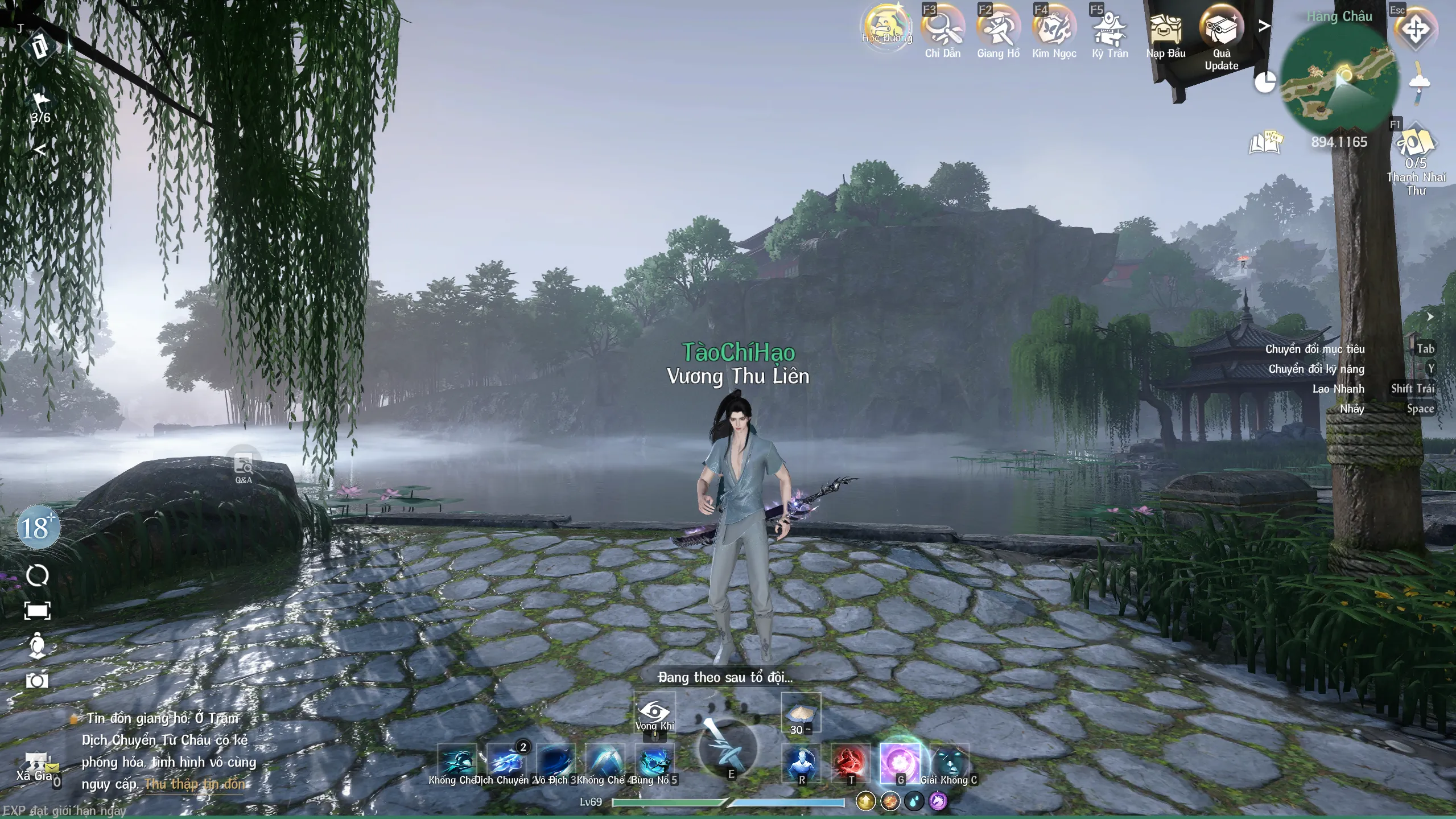Open the Kỳ Trân pavilion icon

pyautogui.click(x=1109, y=28)
